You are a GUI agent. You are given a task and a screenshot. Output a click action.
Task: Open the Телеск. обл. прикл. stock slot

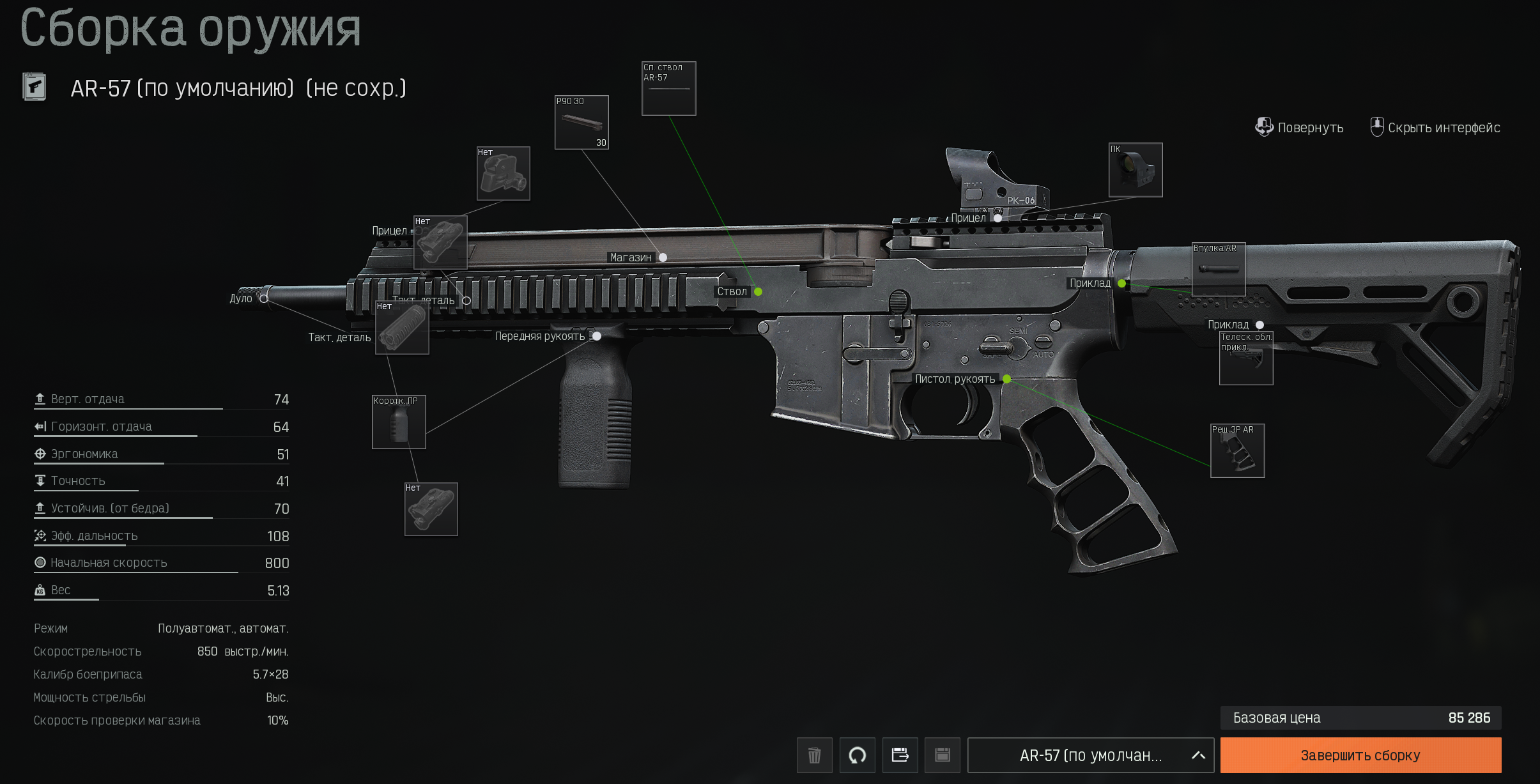coord(1246,358)
